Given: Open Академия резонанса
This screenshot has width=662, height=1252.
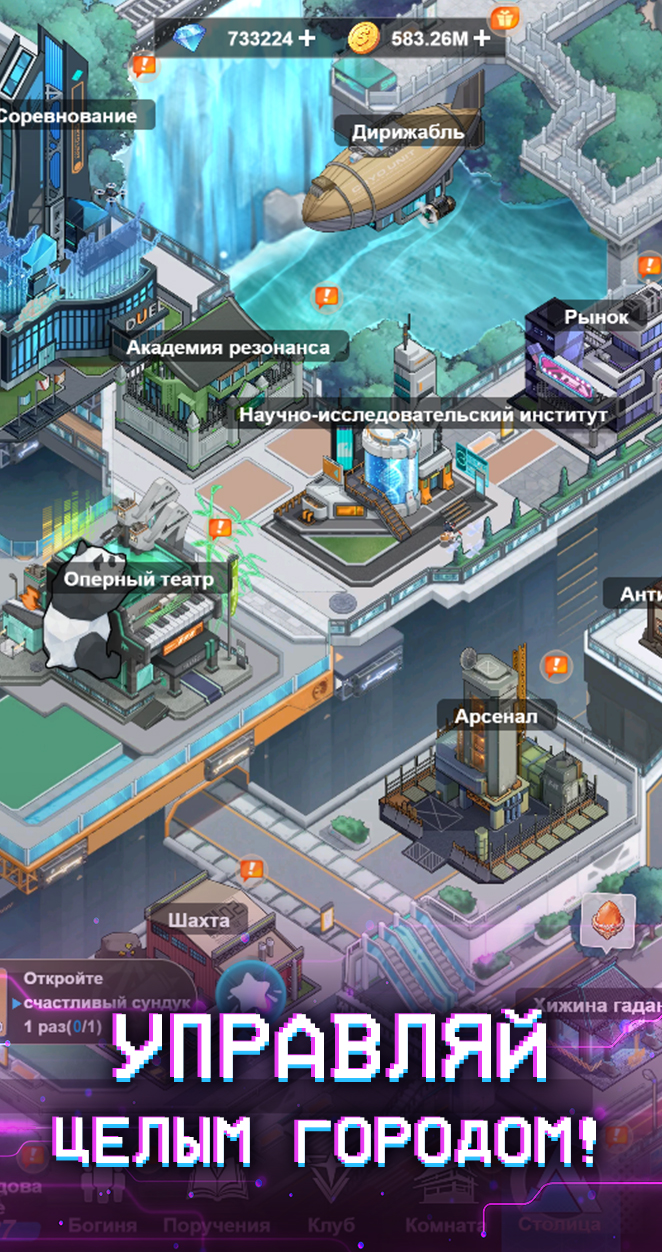Looking at the screenshot, I should pos(227,348).
